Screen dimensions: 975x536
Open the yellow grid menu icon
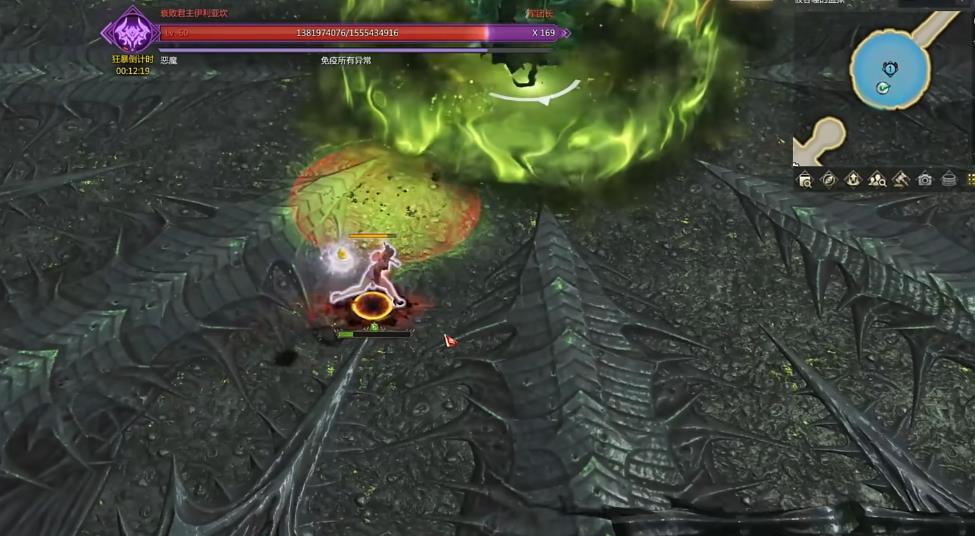click(x=970, y=180)
